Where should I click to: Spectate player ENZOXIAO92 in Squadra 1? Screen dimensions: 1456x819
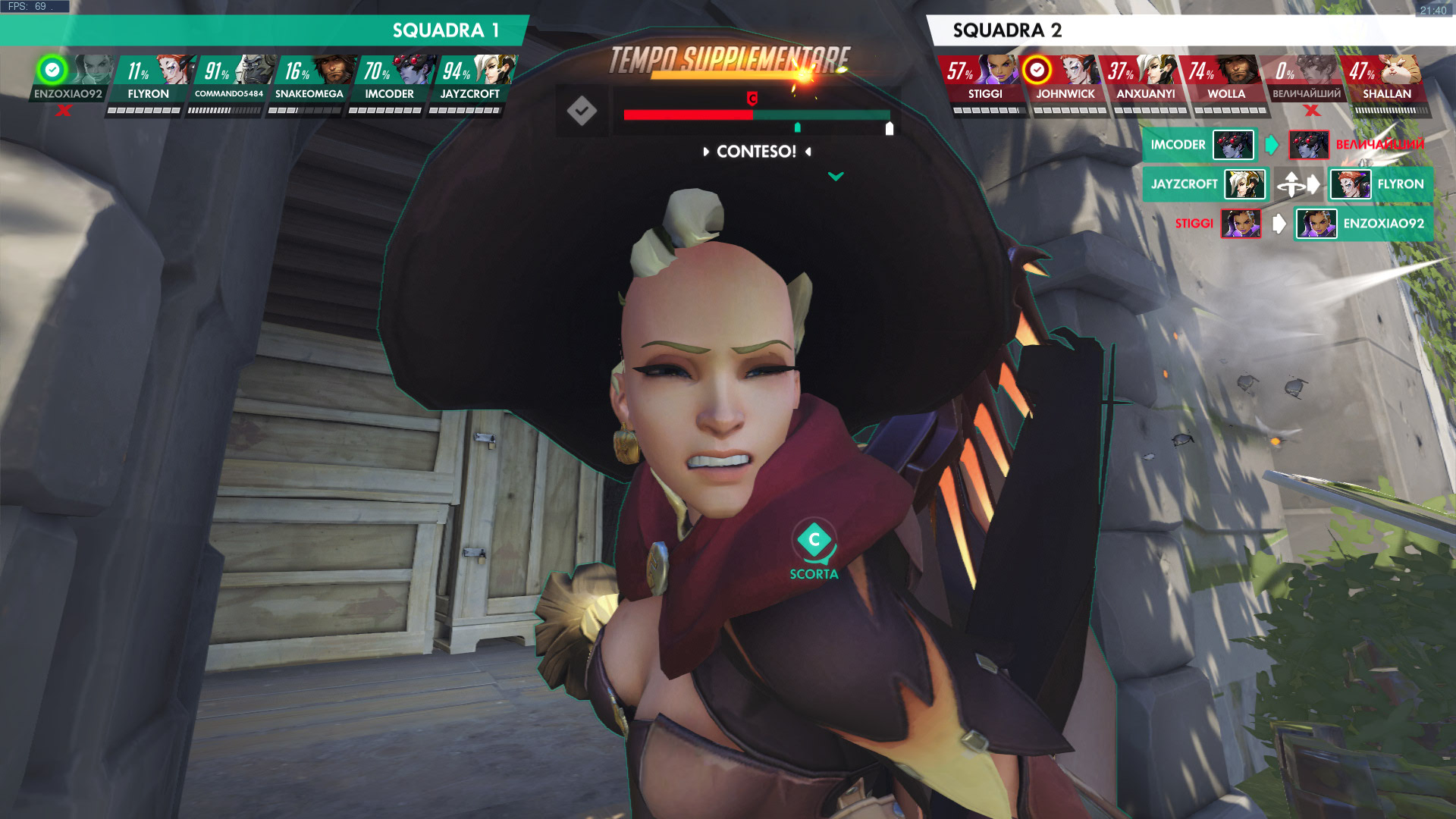coord(68,79)
